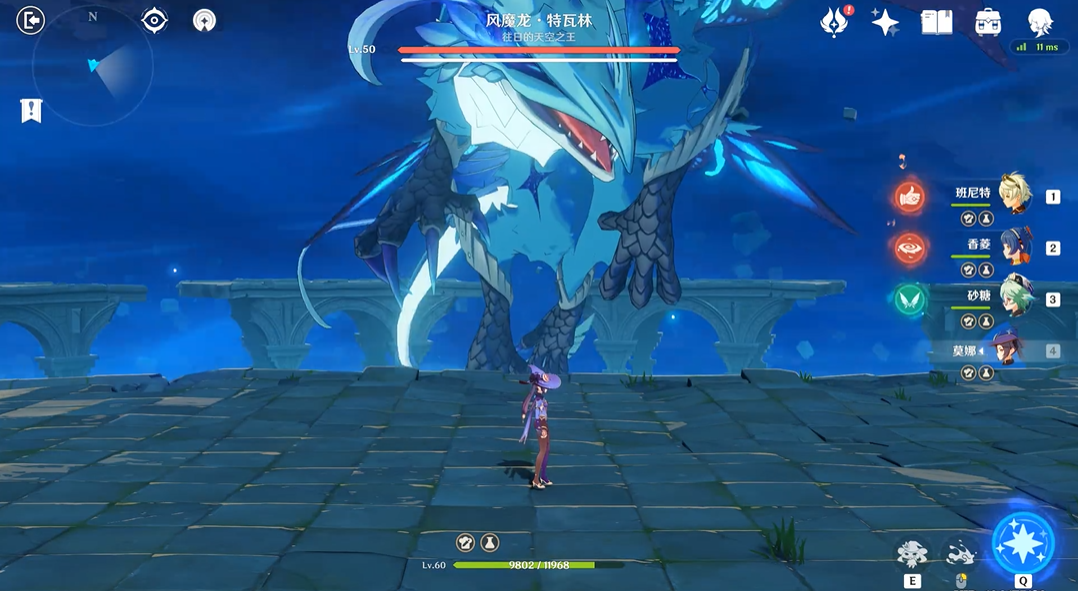The height and width of the screenshot is (591, 1078).
Task: Switch to party member 班尼特
Action: click(1014, 195)
